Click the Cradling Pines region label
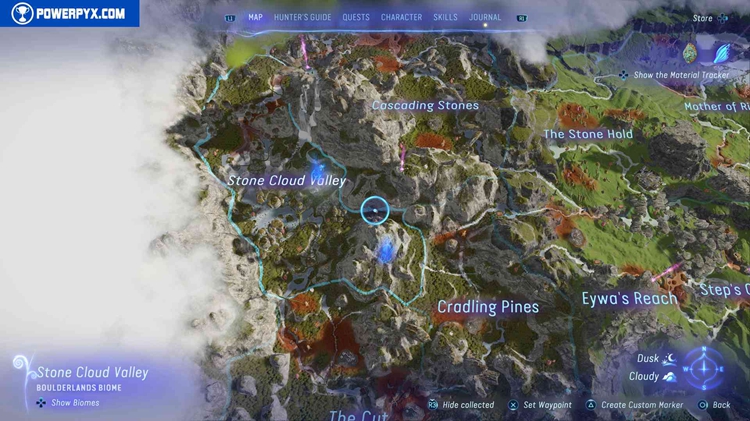 tap(488, 307)
